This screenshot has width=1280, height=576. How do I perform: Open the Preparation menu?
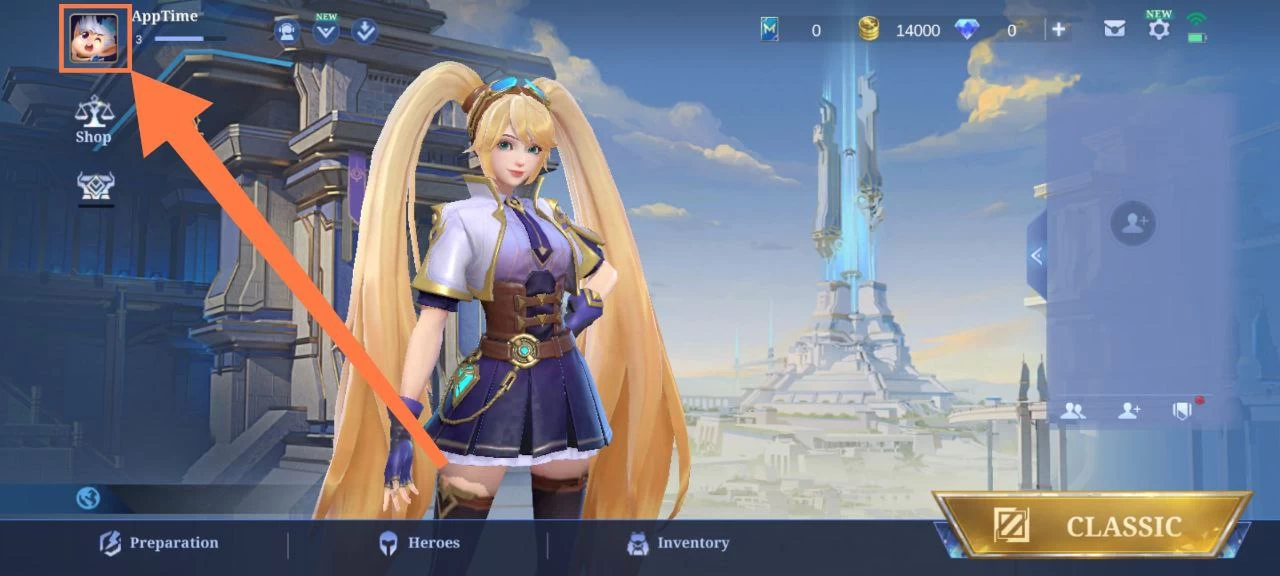coord(159,543)
